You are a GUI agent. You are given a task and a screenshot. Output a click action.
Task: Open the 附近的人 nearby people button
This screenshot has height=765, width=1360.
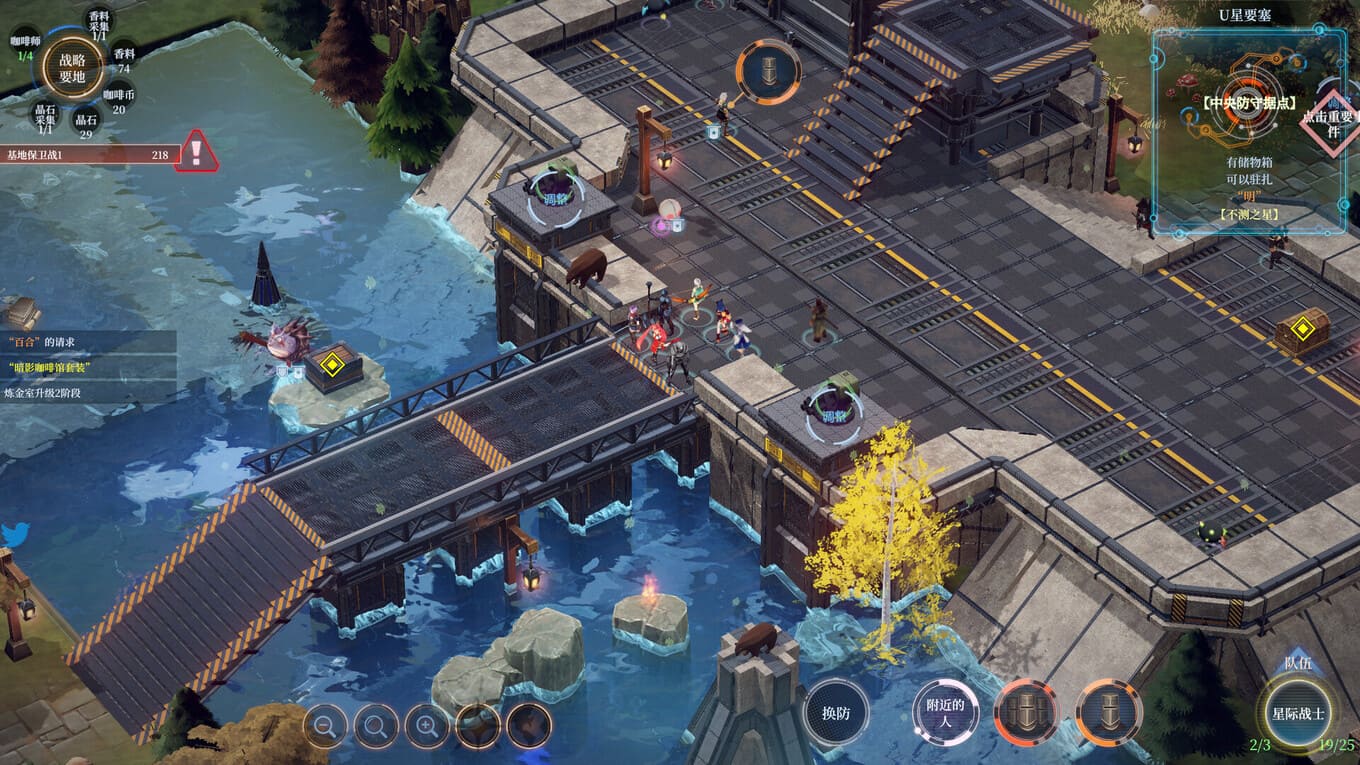click(945, 712)
